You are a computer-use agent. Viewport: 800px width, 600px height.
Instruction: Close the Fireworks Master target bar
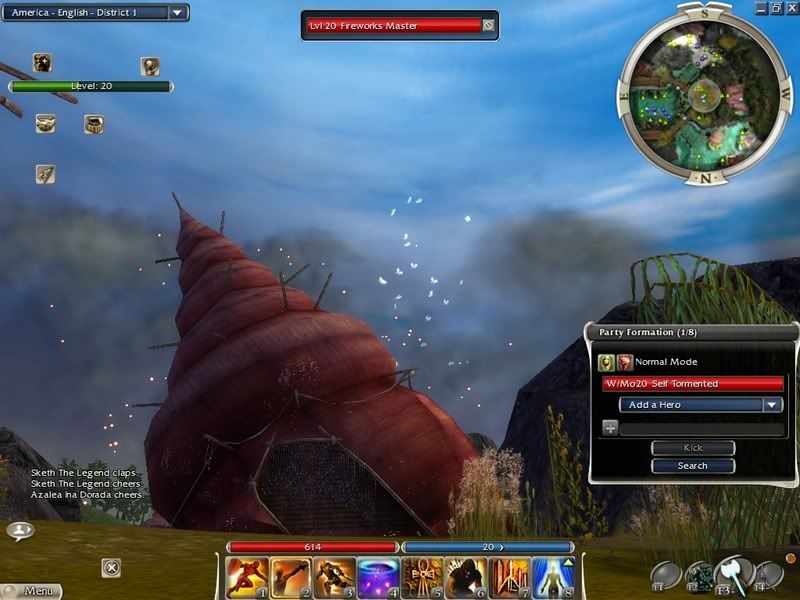(x=488, y=26)
